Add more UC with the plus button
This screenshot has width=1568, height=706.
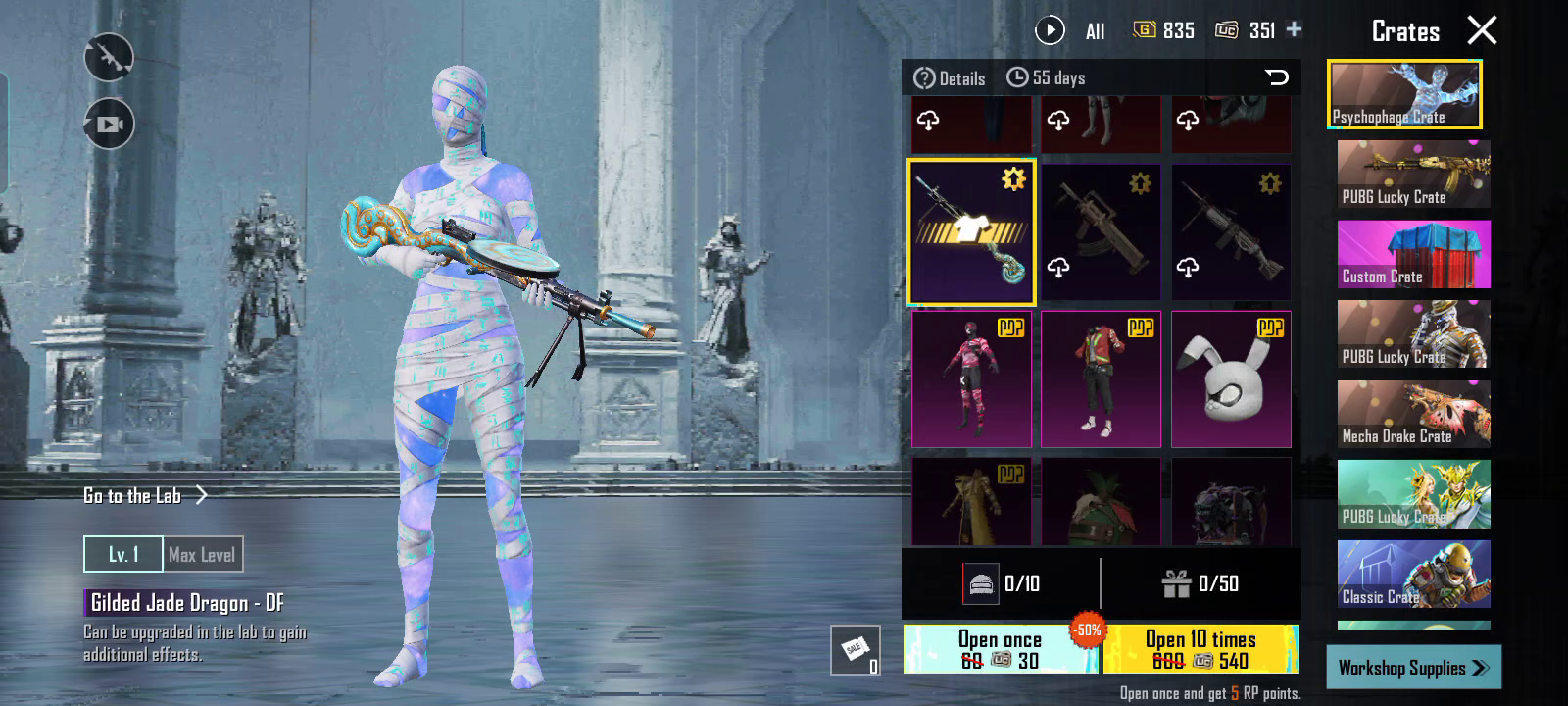[x=1295, y=29]
